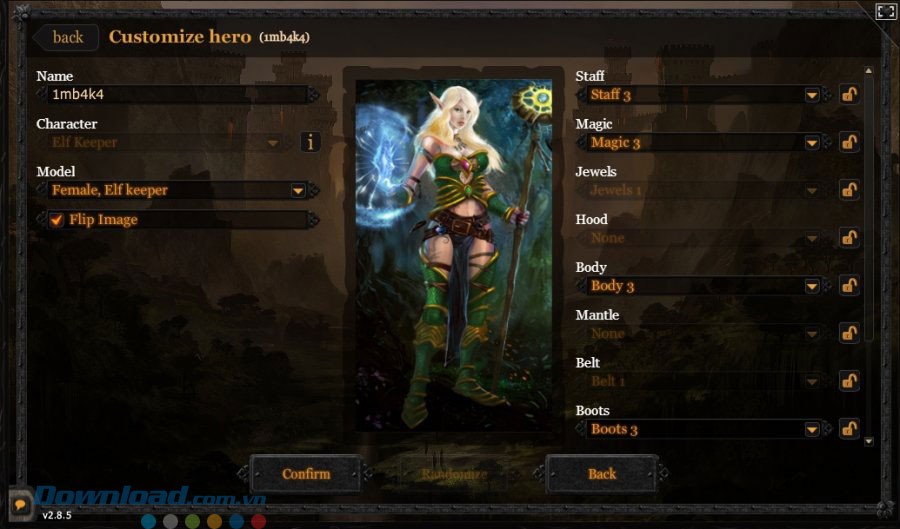Toggle fullscreen with the corner icon
This screenshot has height=529, width=900.
point(885,12)
